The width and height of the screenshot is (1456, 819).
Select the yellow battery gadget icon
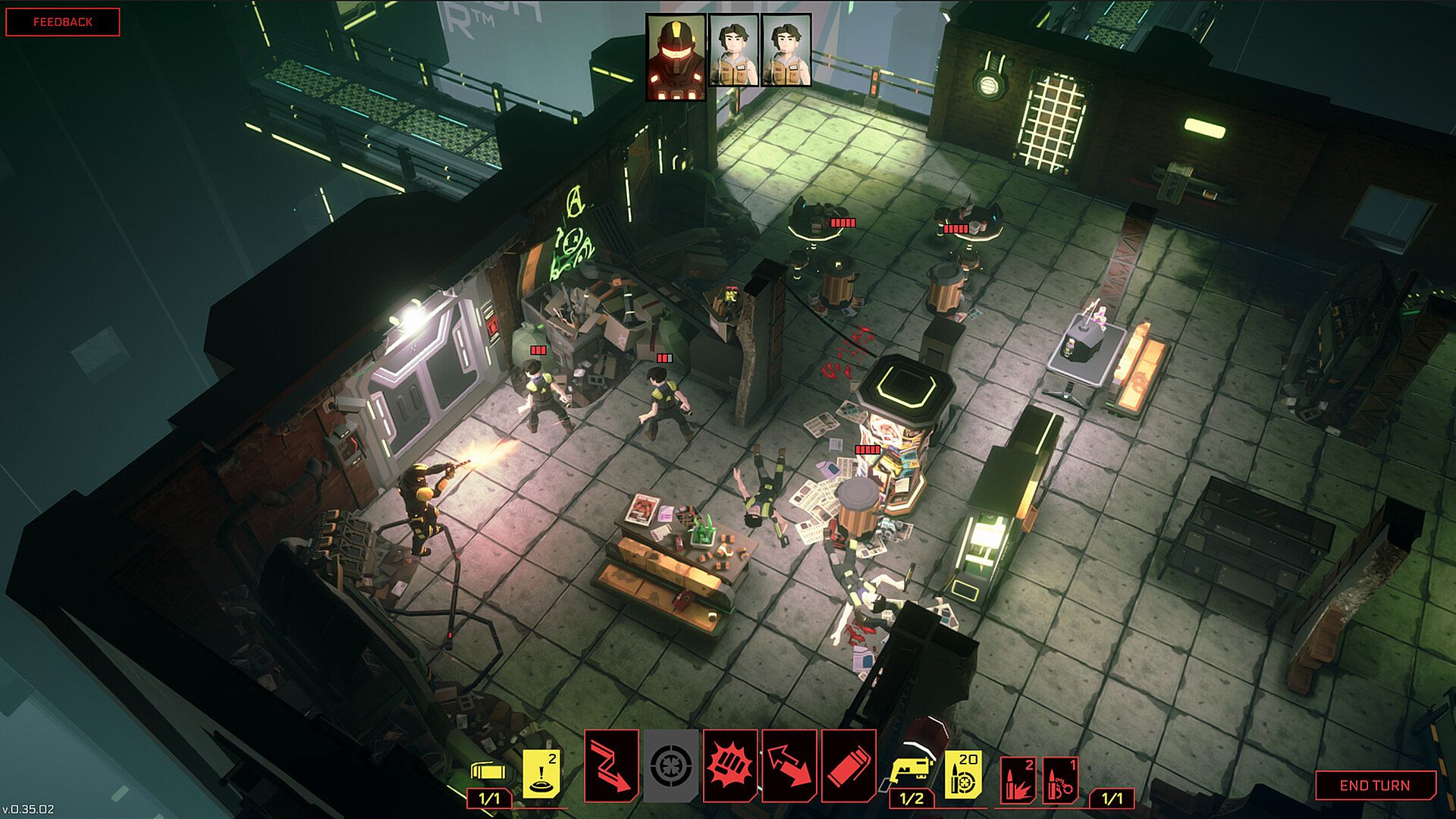489,771
